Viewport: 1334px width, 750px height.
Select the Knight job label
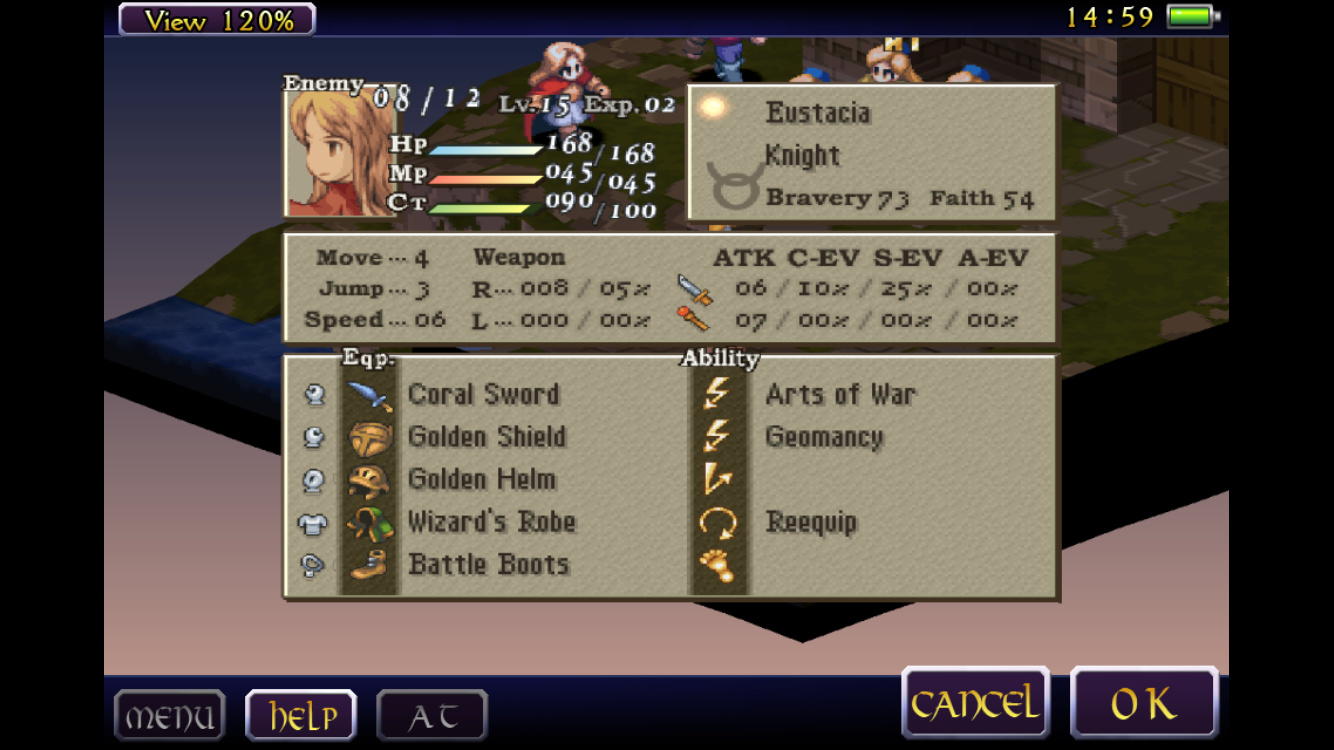(802, 155)
